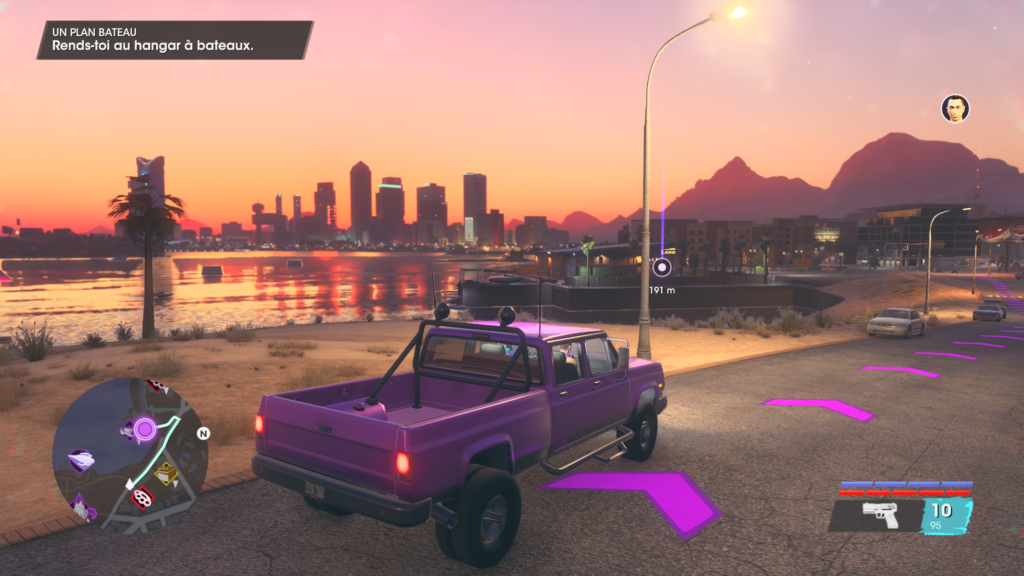Click the boat icon on the minimap
1024x576 pixels.
[81, 461]
